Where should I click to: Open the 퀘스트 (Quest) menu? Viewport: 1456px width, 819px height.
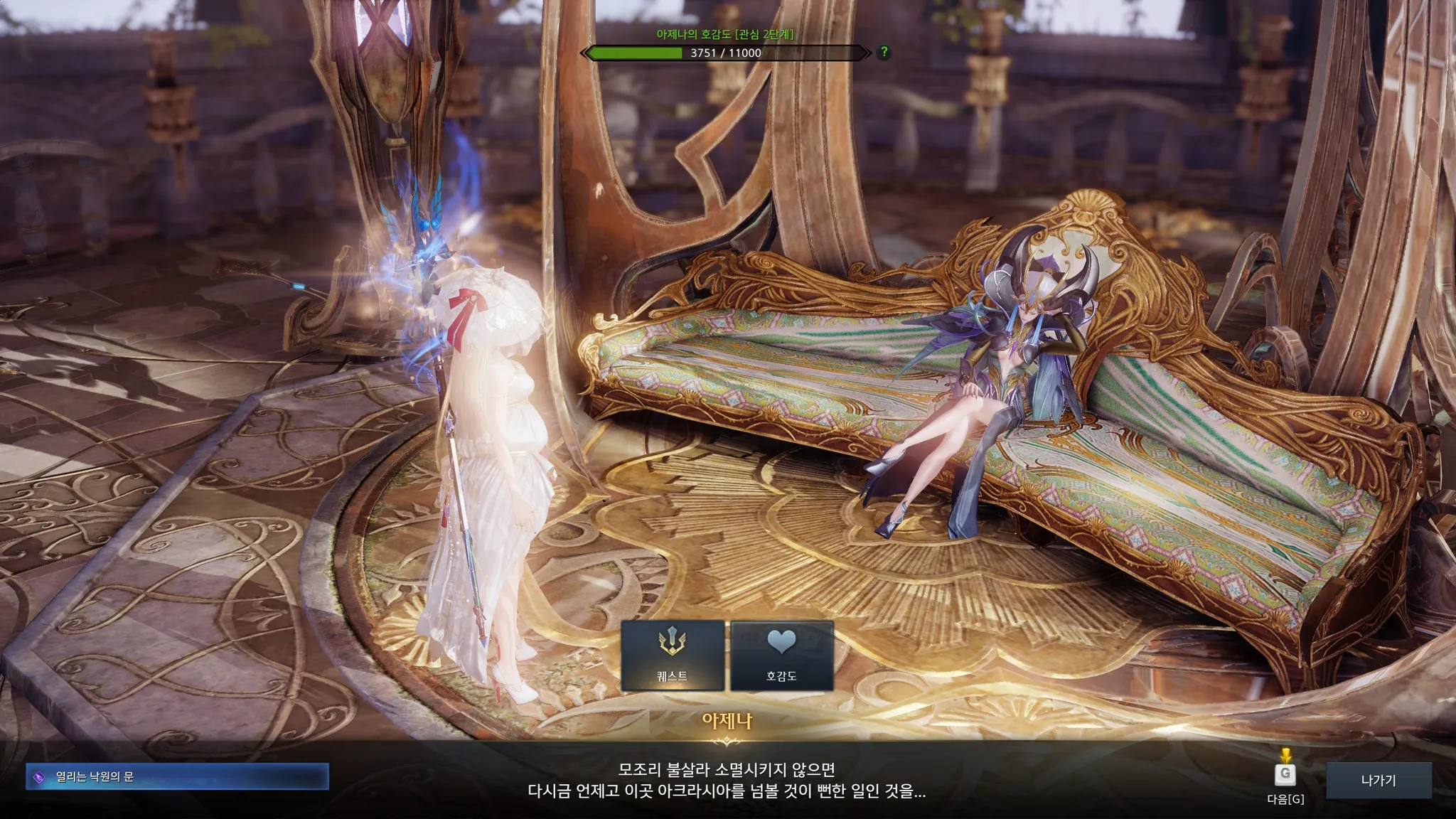[672, 655]
